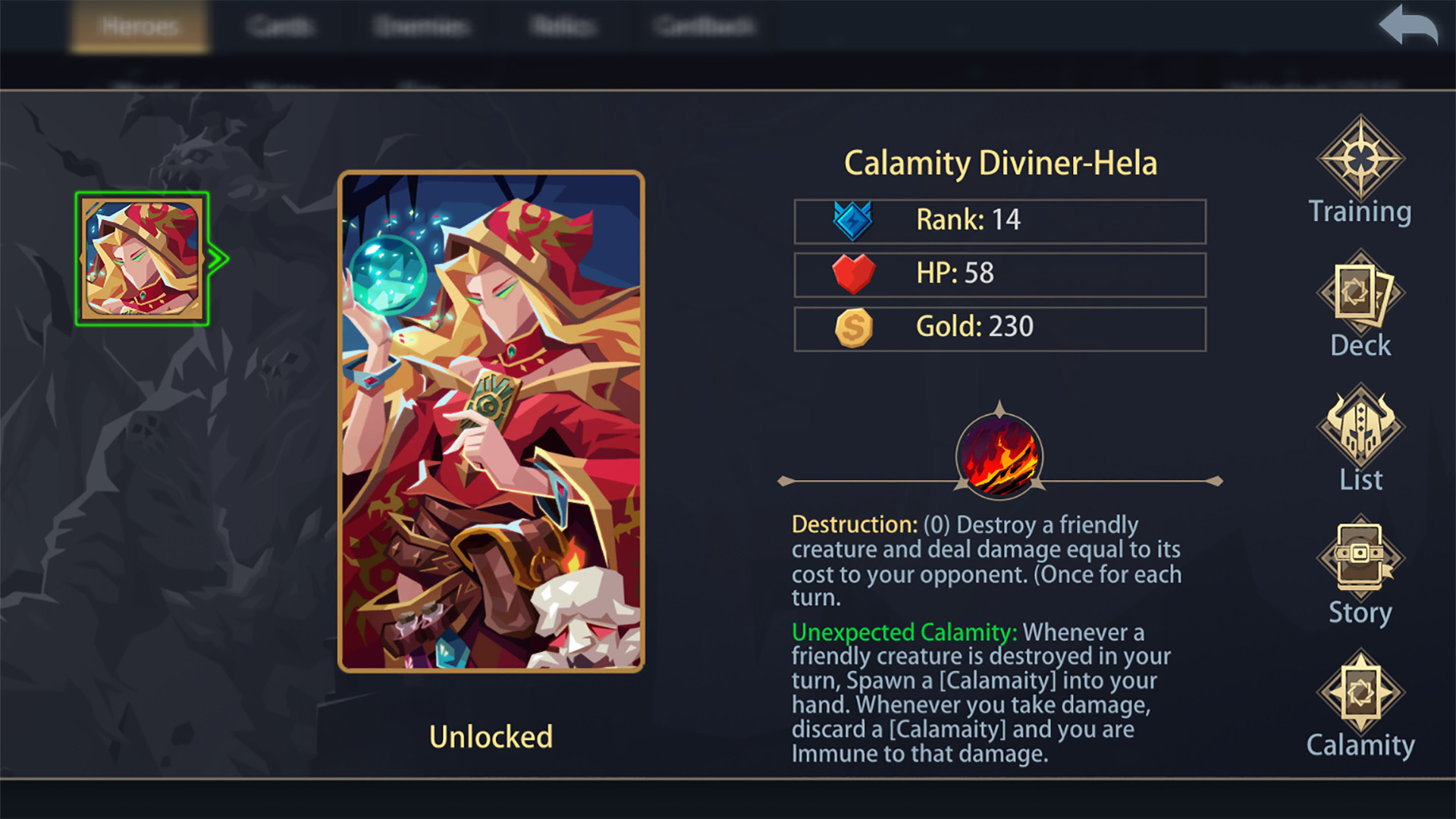Viewport: 1456px width, 819px height.
Task: Select the Destruction fiery orb ability icon
Action: click(x=999, y=457)
